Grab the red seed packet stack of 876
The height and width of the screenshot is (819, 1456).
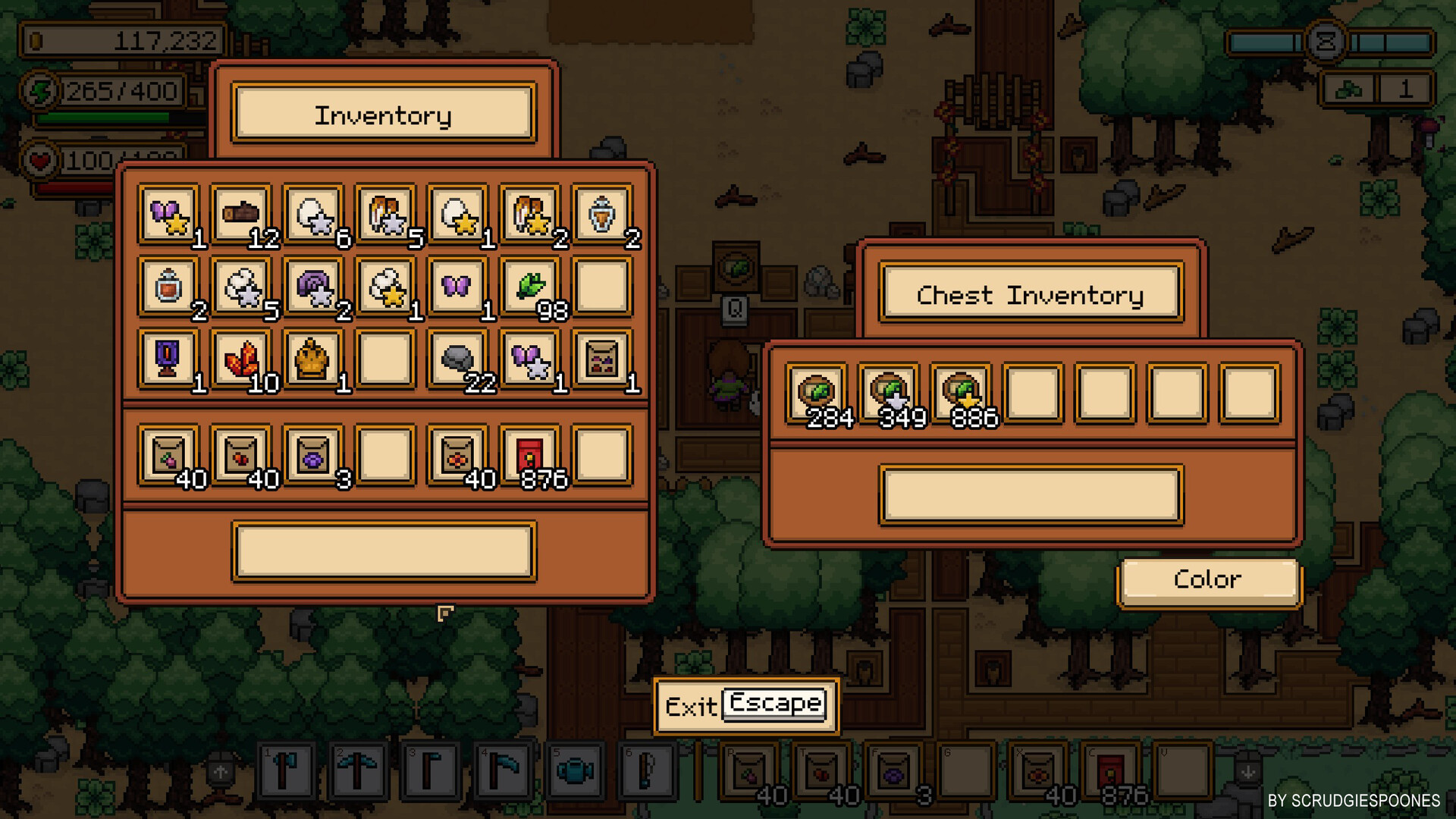tap(531, 453)
